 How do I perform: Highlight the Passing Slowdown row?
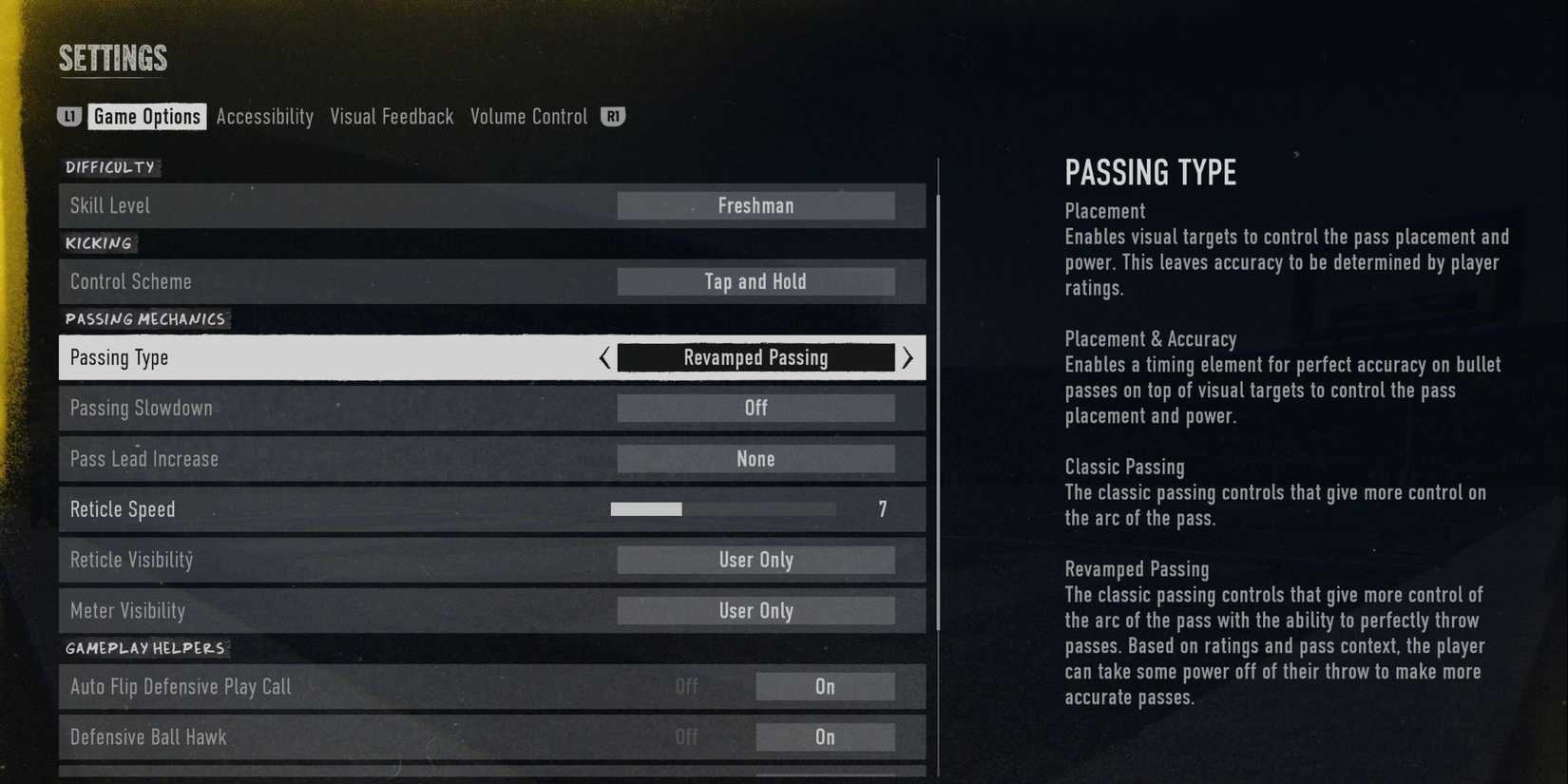(x=285, y=408)
